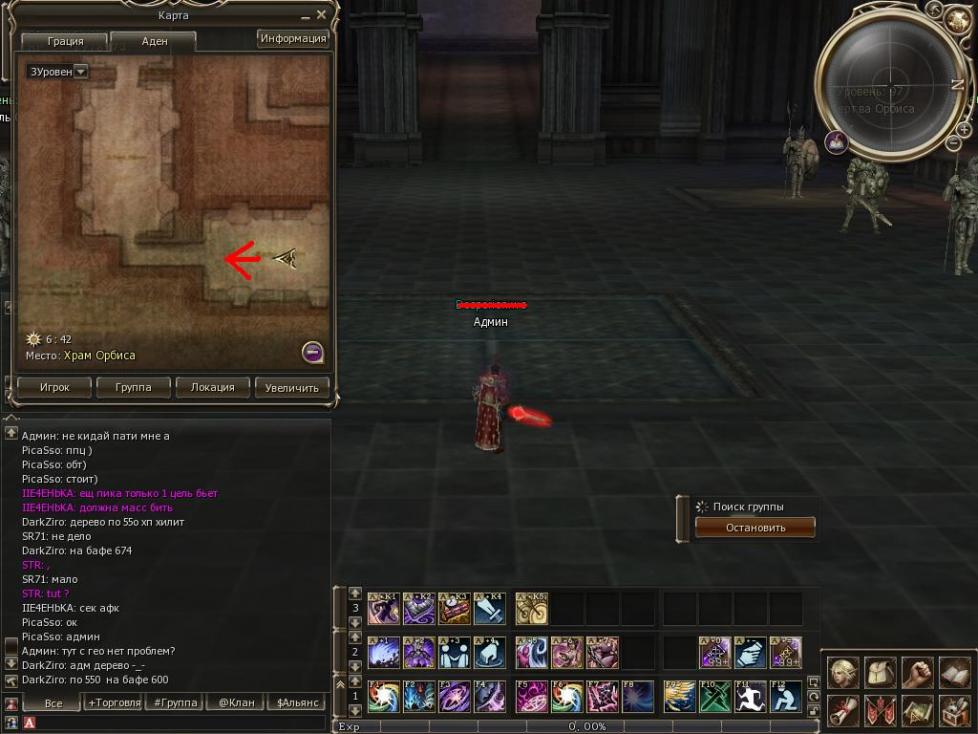
Task: Use the F11 running figure skill
Action: (751, 696)
